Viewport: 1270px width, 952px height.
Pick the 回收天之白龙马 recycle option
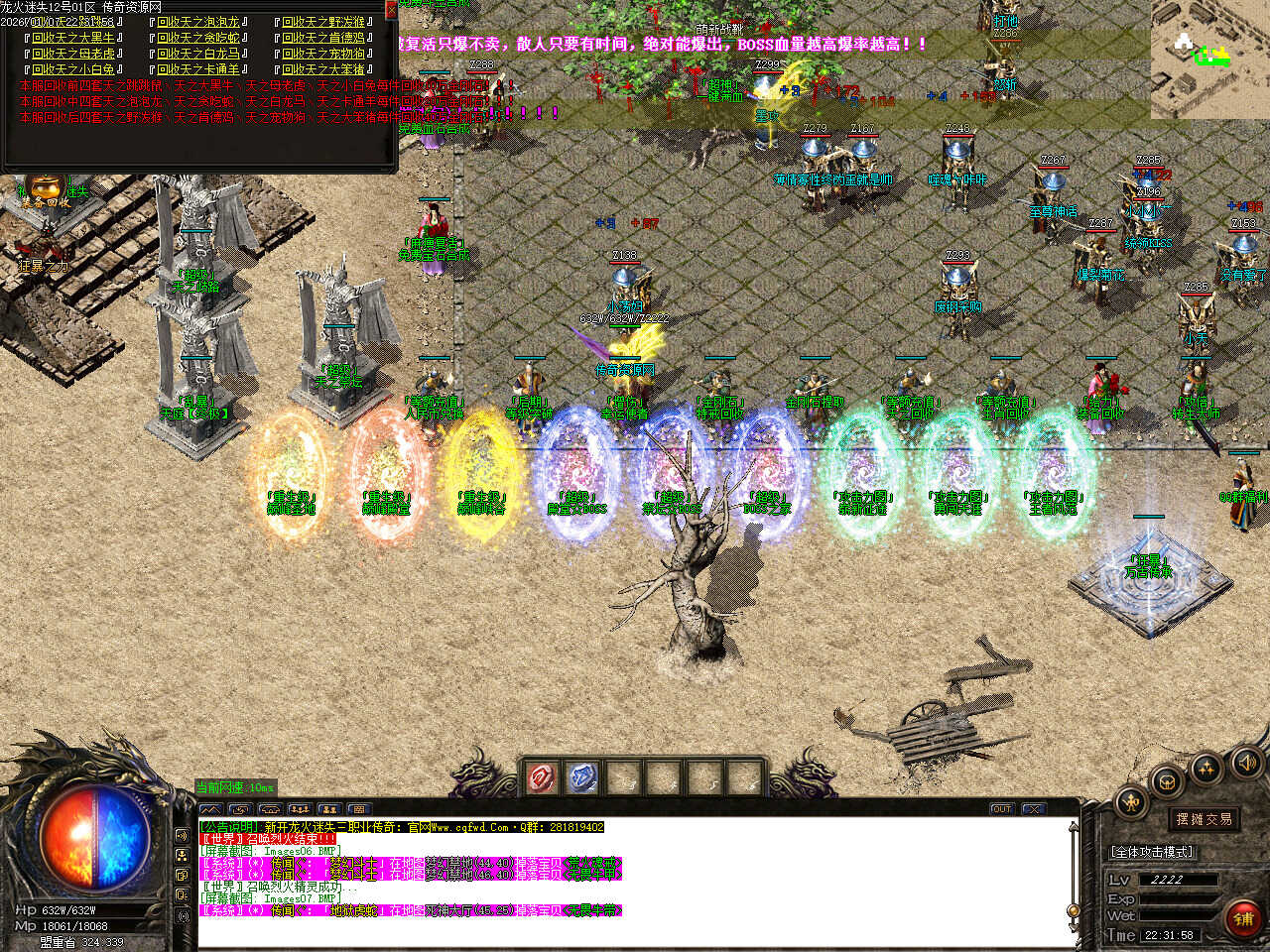coord(198,54)
